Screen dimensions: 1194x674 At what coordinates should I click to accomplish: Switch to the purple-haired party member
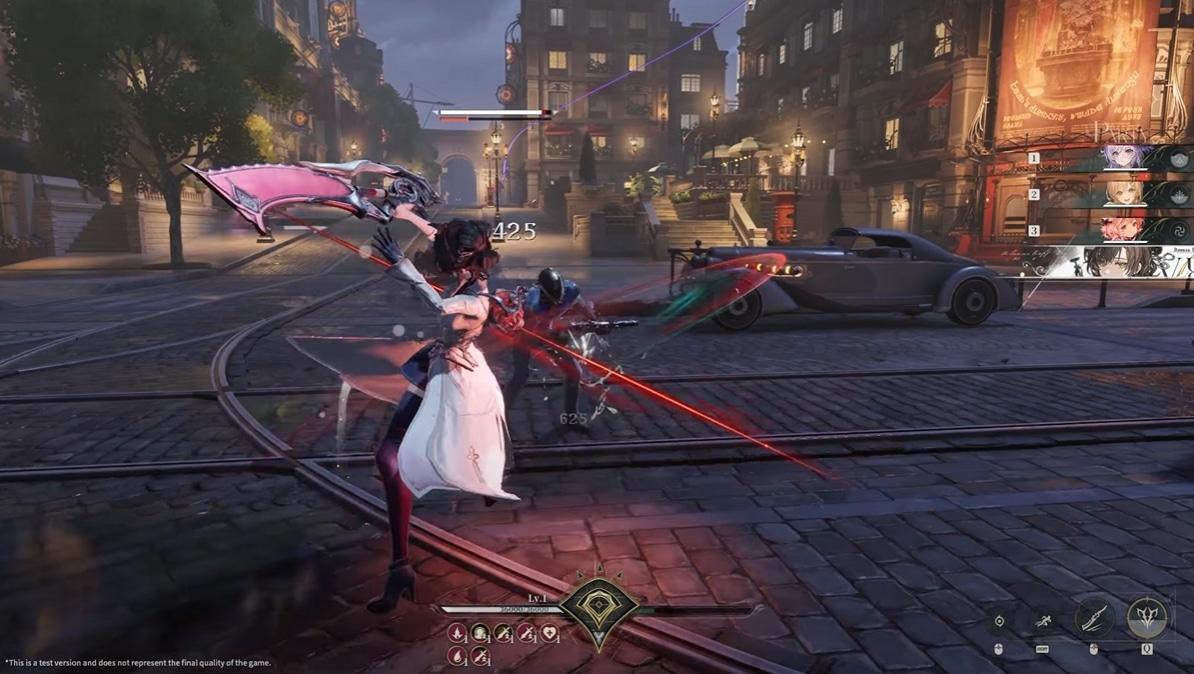click(1126, 158)
